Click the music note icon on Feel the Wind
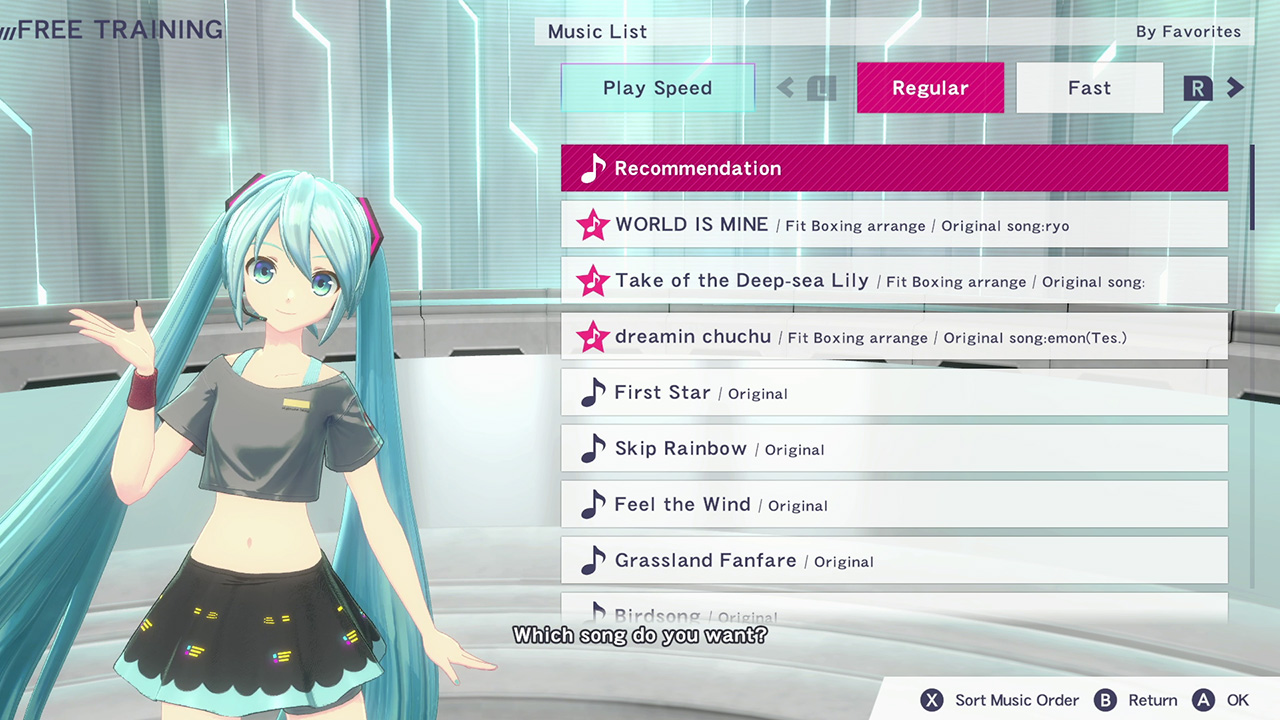The image size is (1280, 720). [592, 505]
